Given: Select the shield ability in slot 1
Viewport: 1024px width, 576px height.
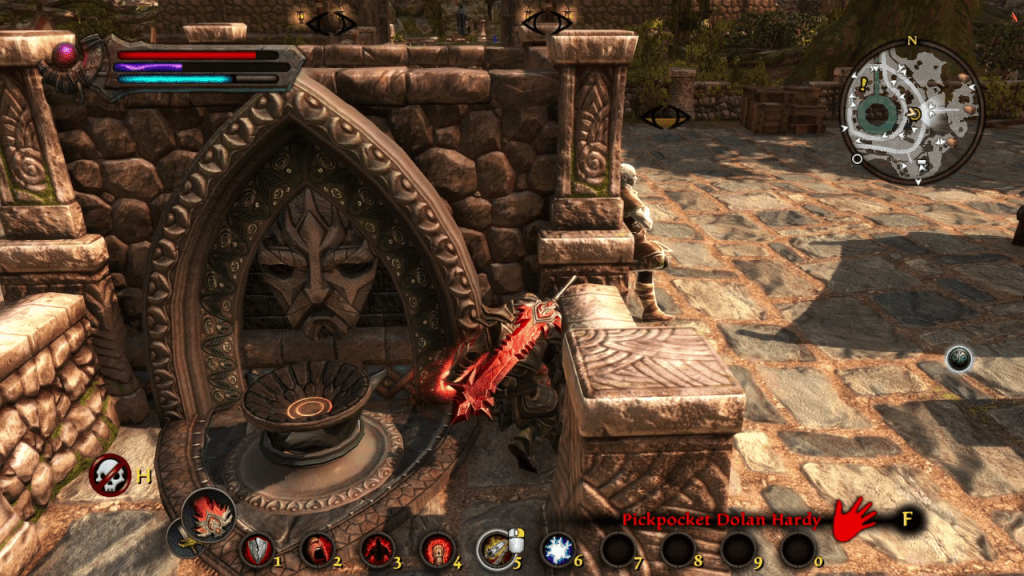Looking at the screenshot, I should point(257,549).
